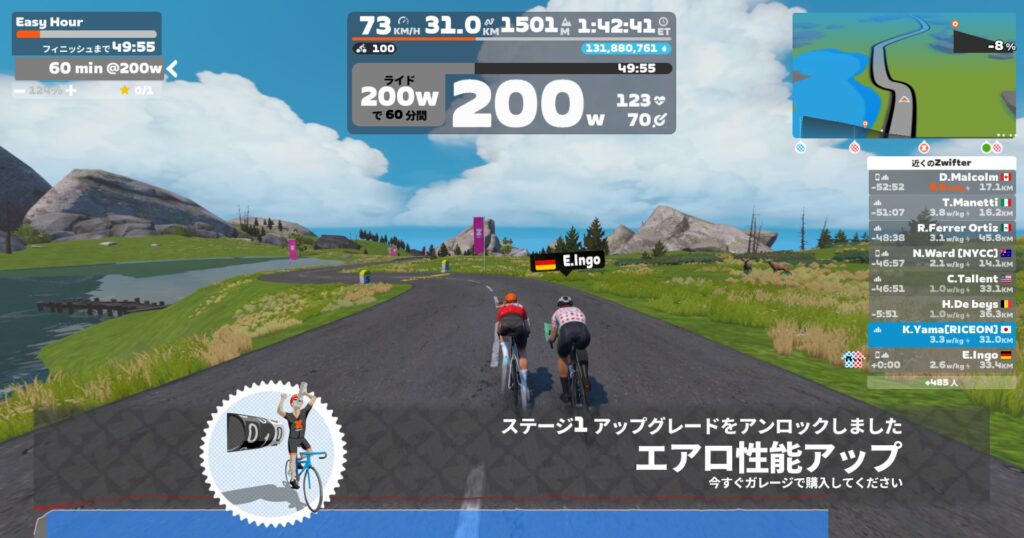Pick C.Tallent in the Zwifter list

click(x=941, y=283)
